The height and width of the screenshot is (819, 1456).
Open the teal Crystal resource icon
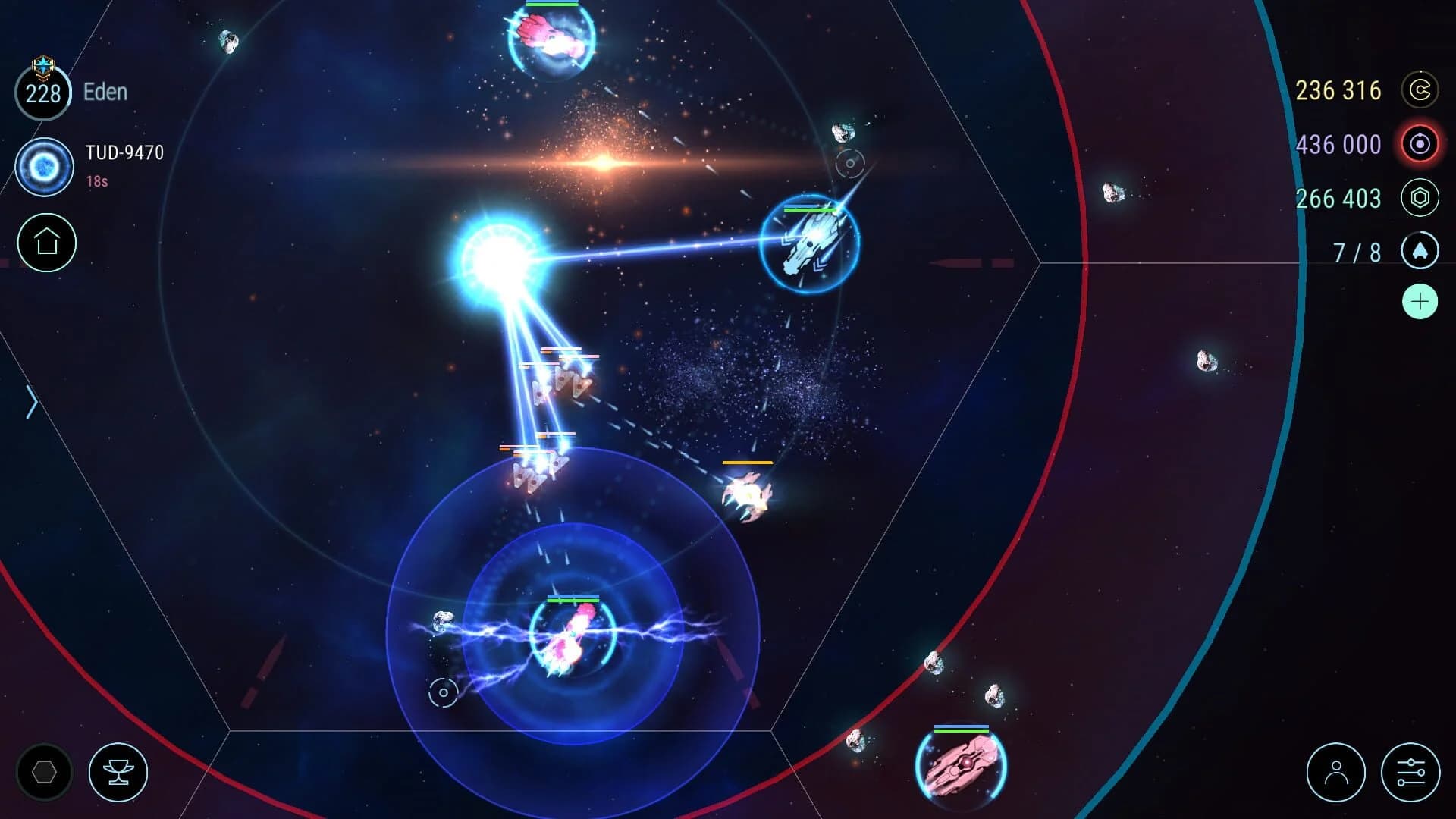click(x=1420, y=199)
